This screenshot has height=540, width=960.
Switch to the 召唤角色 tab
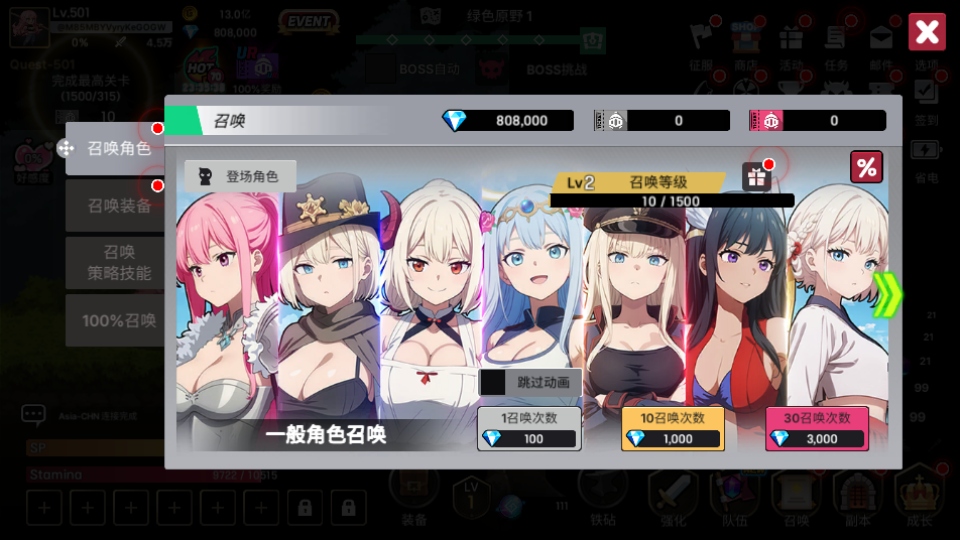point(118,149)
